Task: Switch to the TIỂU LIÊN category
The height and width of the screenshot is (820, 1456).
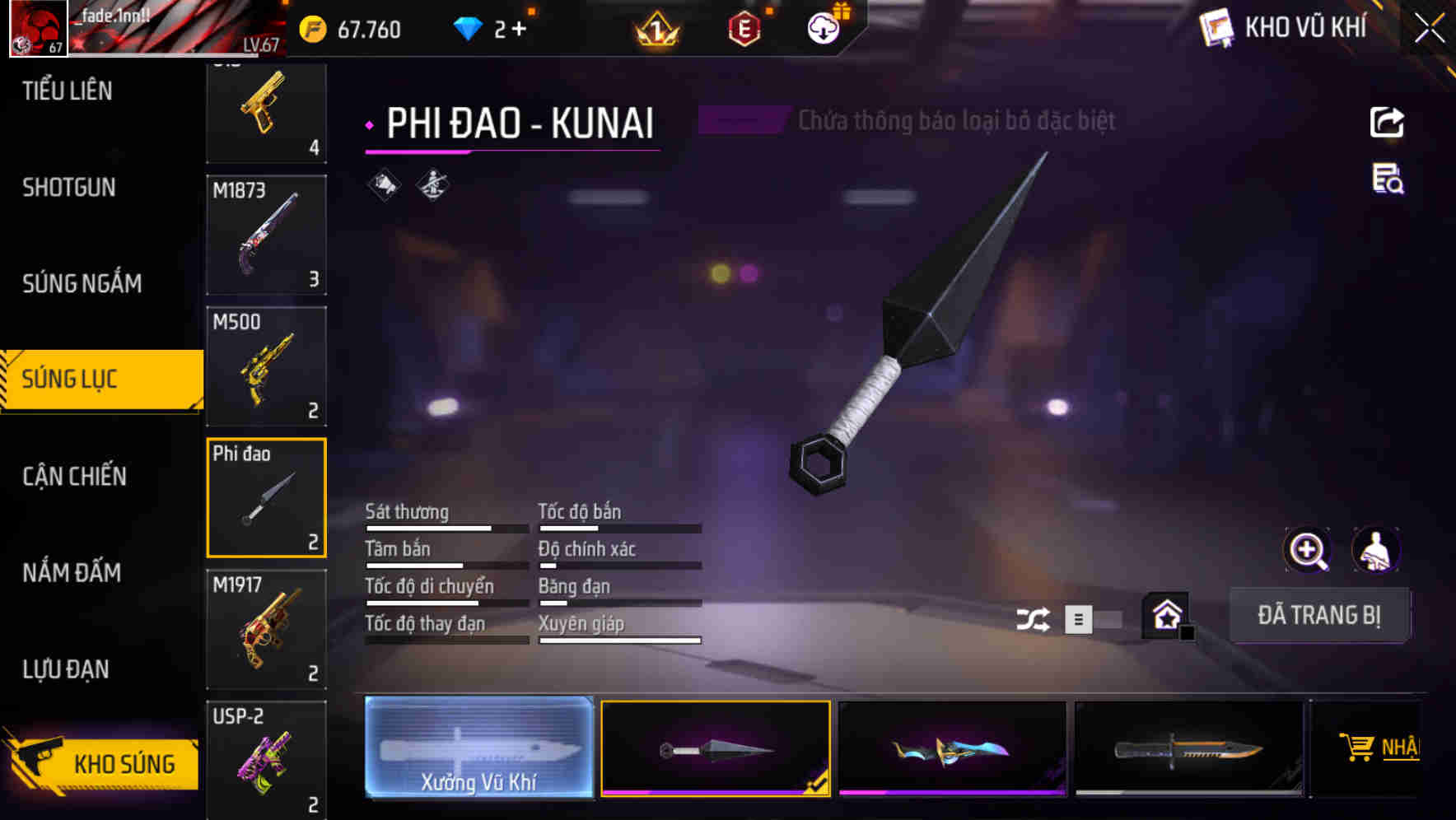Action: click(x=66, y=91)
